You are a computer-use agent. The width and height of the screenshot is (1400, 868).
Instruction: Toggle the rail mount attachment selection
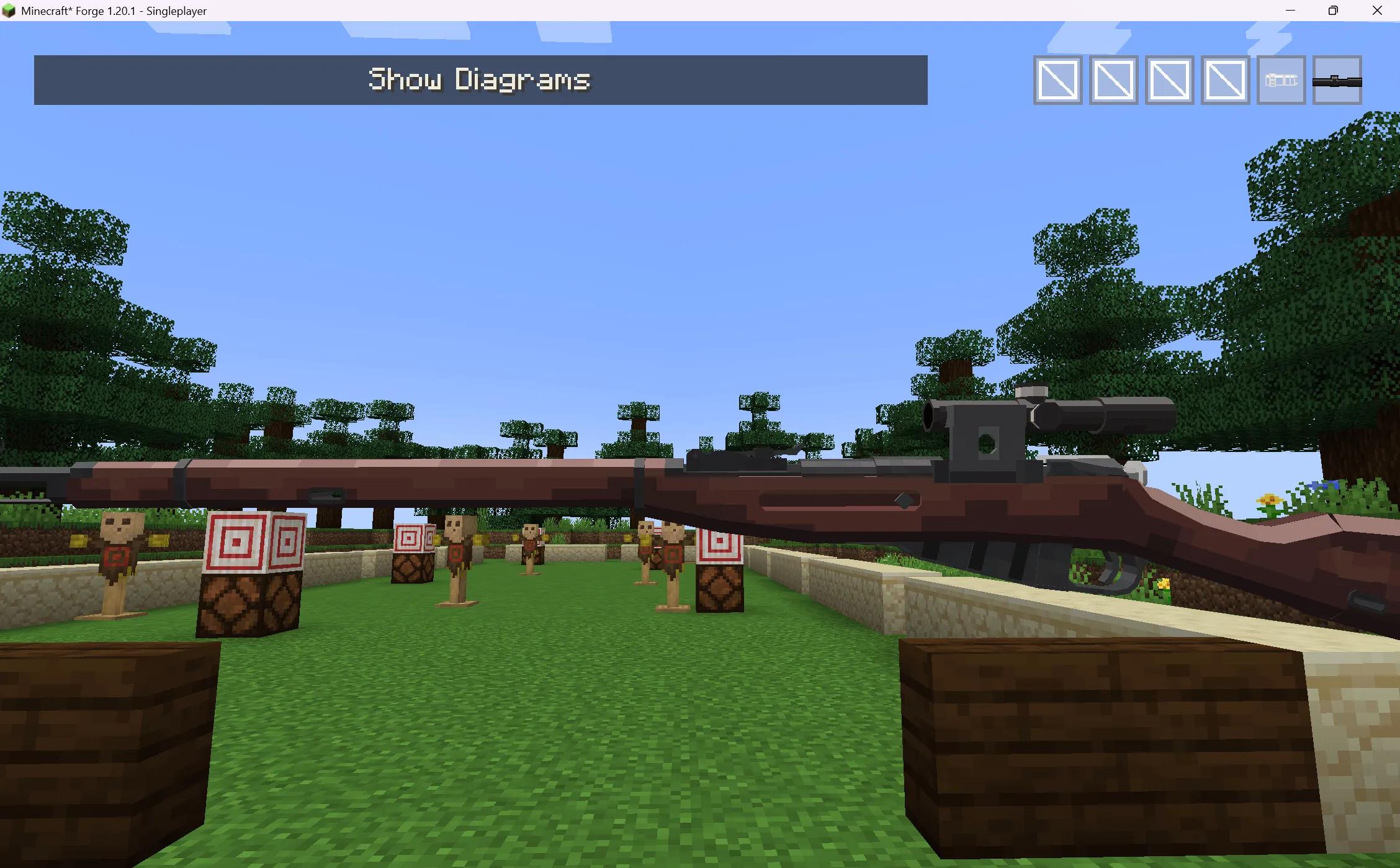[1280, 81]
